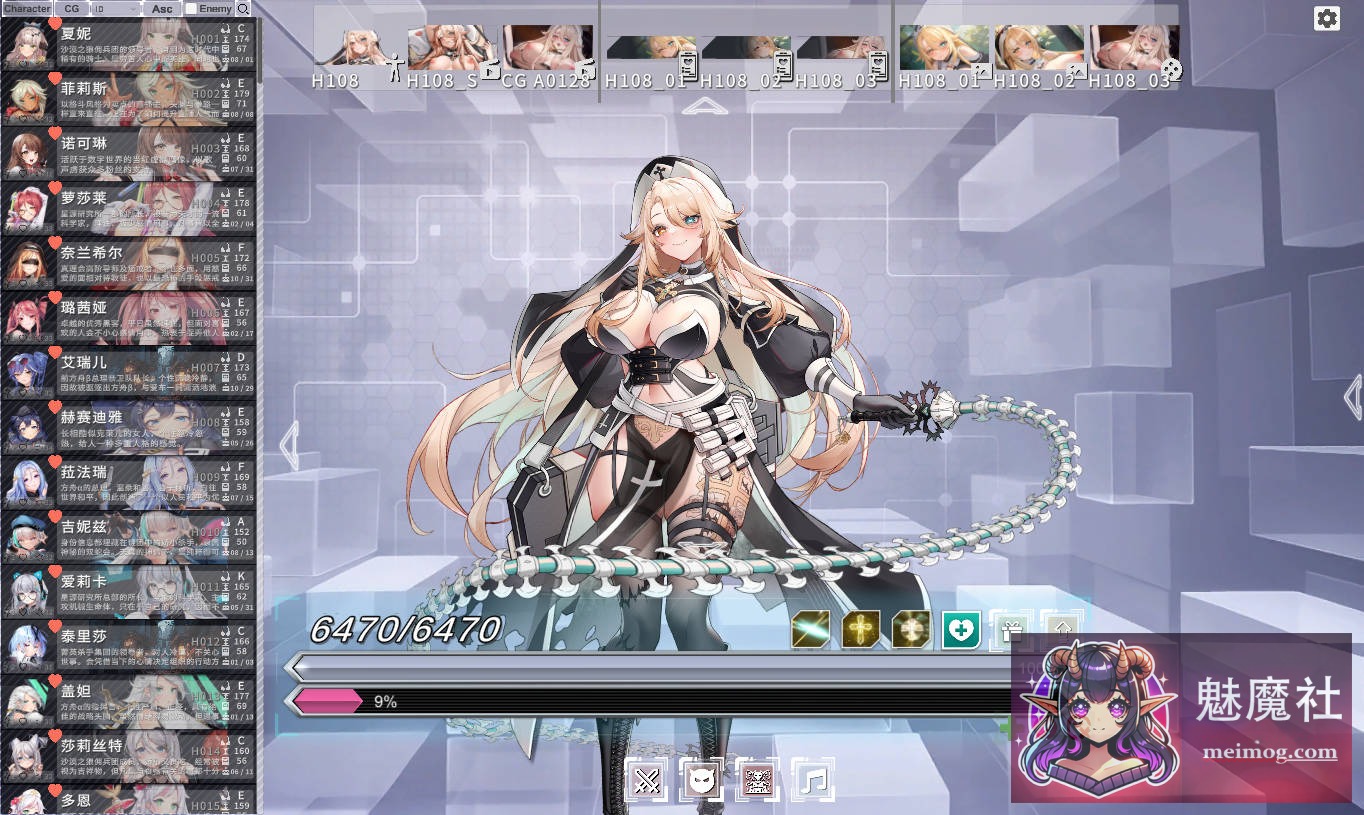The height and width of the screenshot is (815, 1364).
Task: Select the glowing cross skill icon
Action: (860, 629)
